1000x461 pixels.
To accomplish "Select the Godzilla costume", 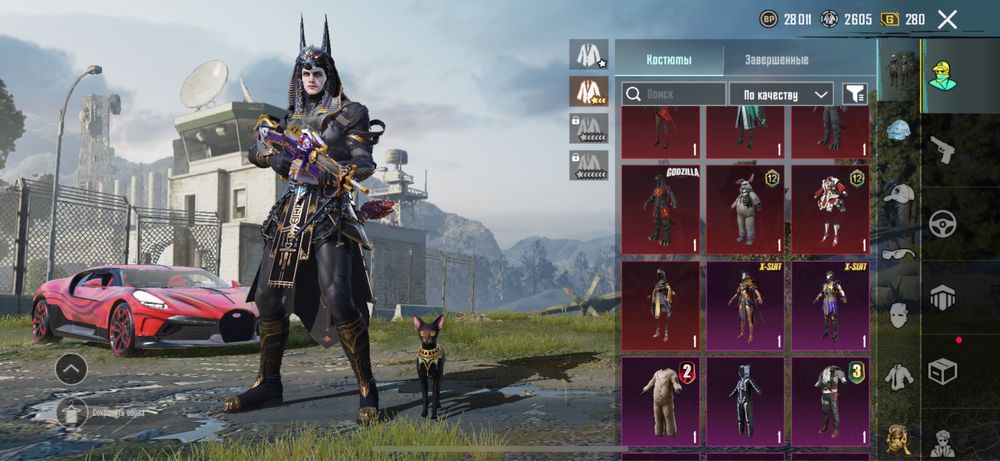I will tap(660, 209).
